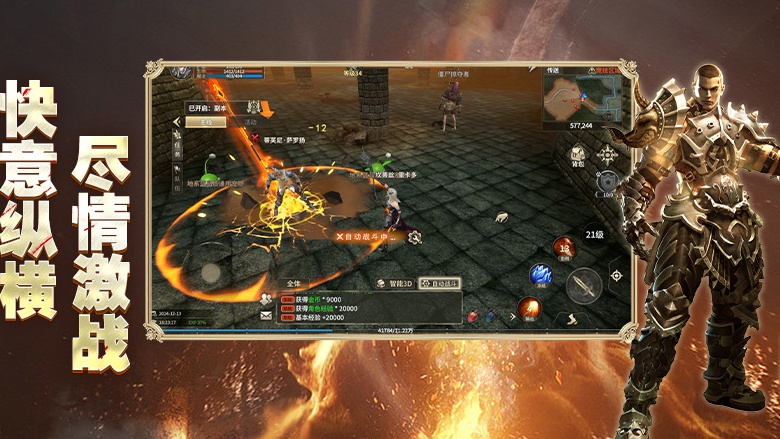Activate the blue ice crystal skill
This screenshot has height=439, width=780.
point(541,273)
